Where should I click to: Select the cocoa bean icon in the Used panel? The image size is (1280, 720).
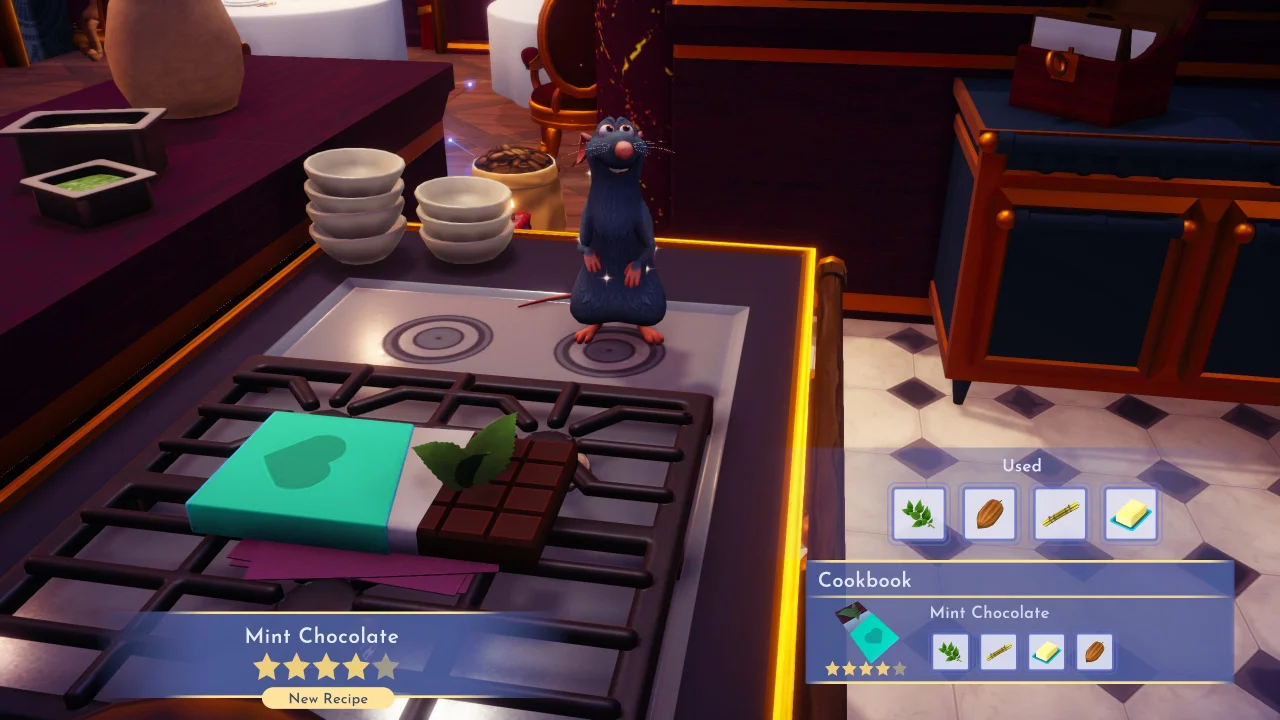[x=989, y=513]
